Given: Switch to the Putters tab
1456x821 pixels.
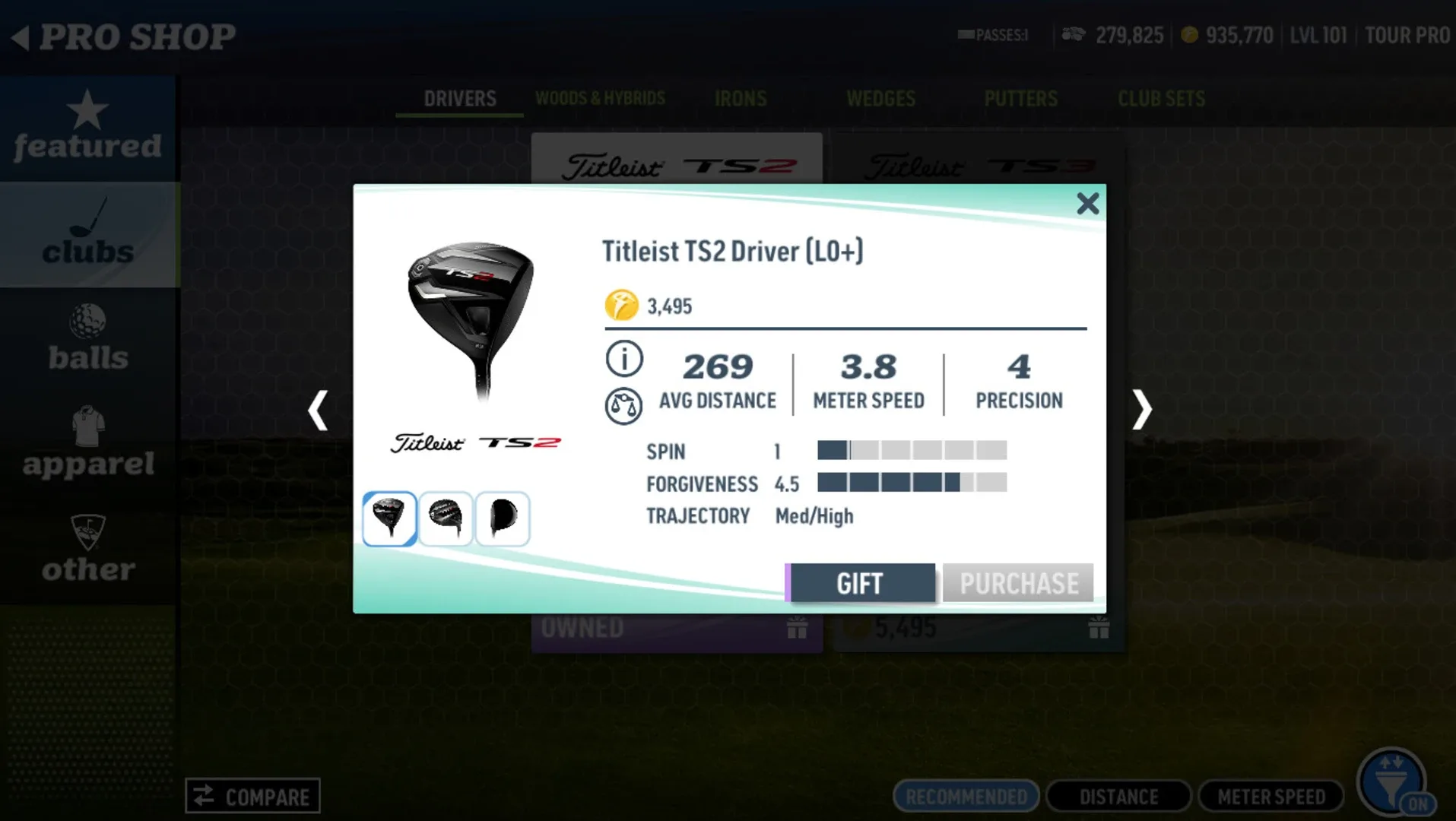Looking at the screenshot, I should tap(1020, 99).
